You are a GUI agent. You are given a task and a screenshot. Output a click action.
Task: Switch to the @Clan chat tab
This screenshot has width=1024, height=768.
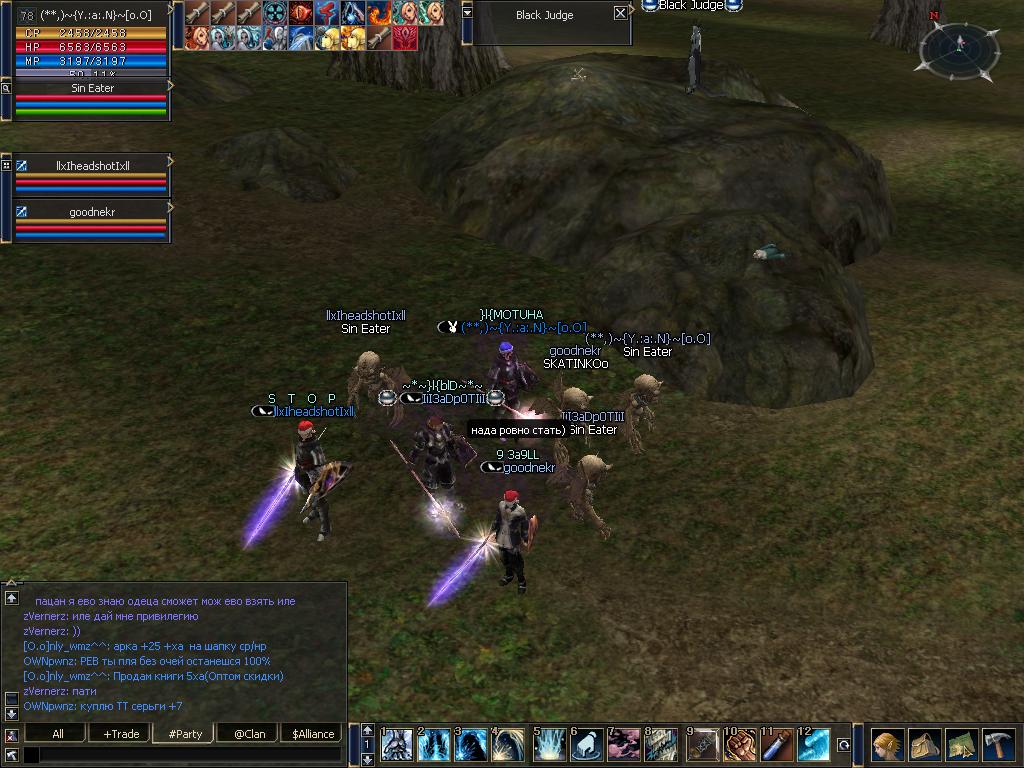[248, 733]
